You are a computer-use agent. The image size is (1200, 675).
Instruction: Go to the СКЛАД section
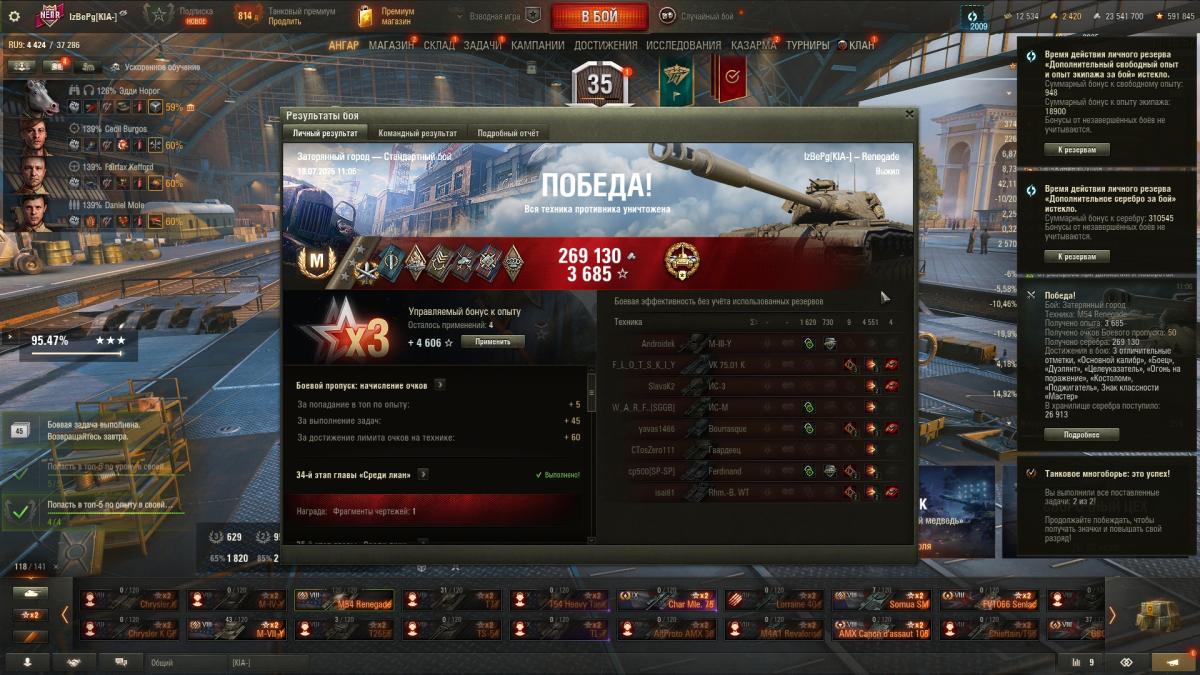(438, 45)
